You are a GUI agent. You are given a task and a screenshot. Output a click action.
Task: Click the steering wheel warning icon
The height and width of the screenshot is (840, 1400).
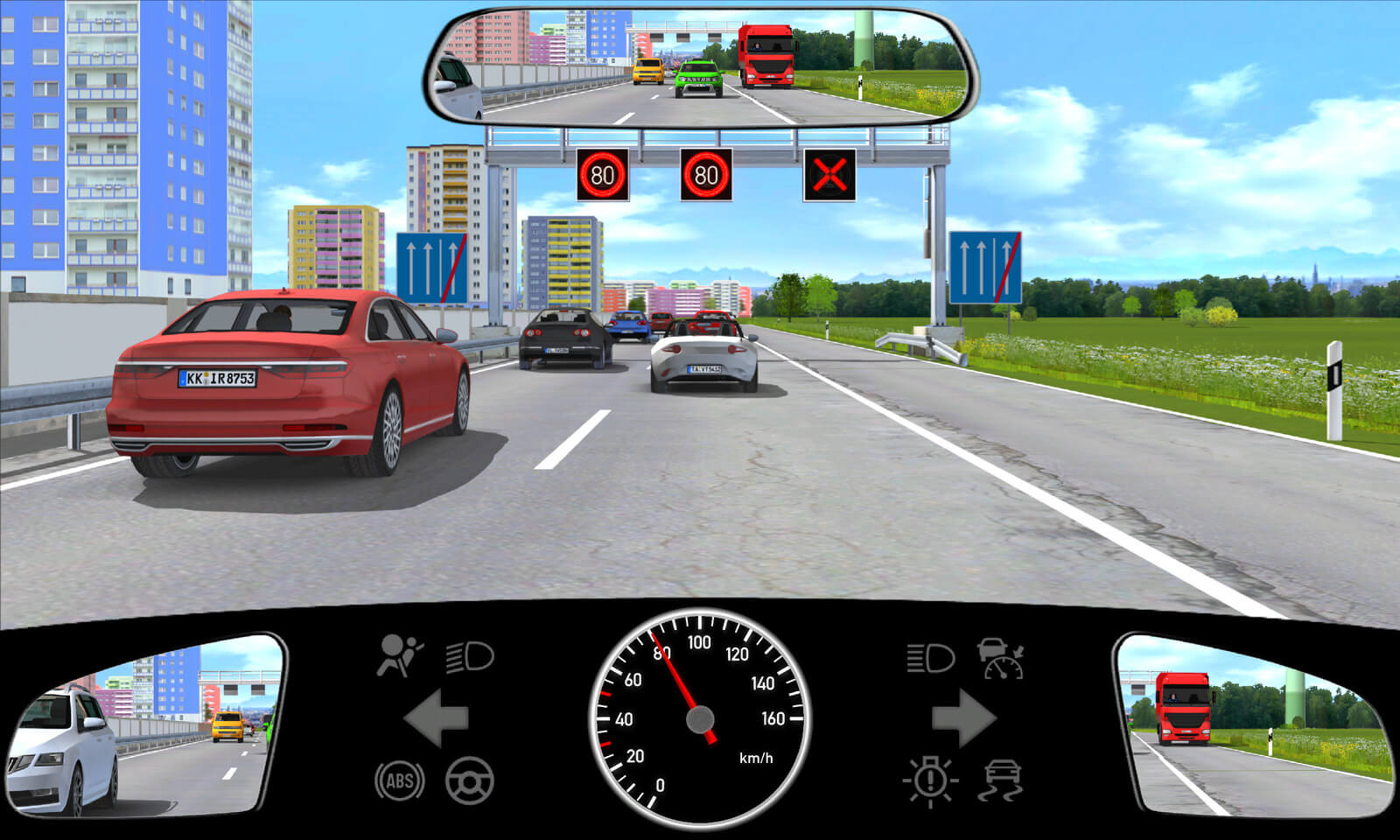click(x=470, y=780)
